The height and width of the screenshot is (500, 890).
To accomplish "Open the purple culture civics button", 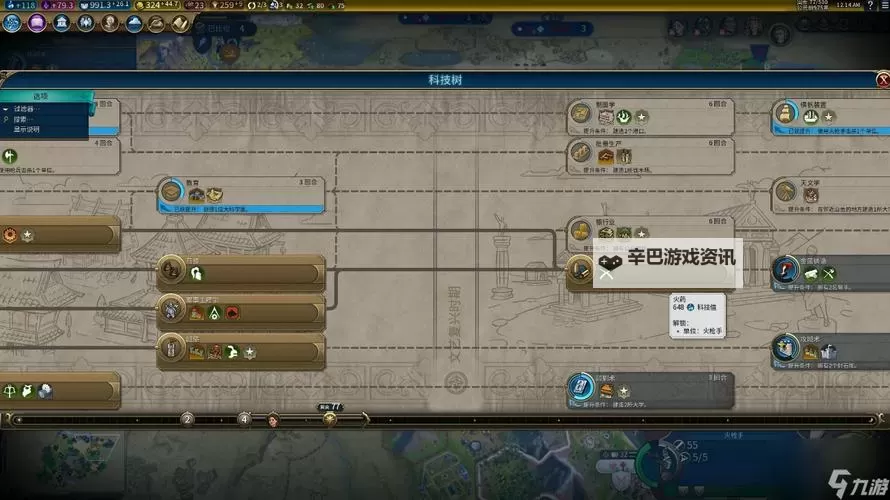I will pos(38,23).
